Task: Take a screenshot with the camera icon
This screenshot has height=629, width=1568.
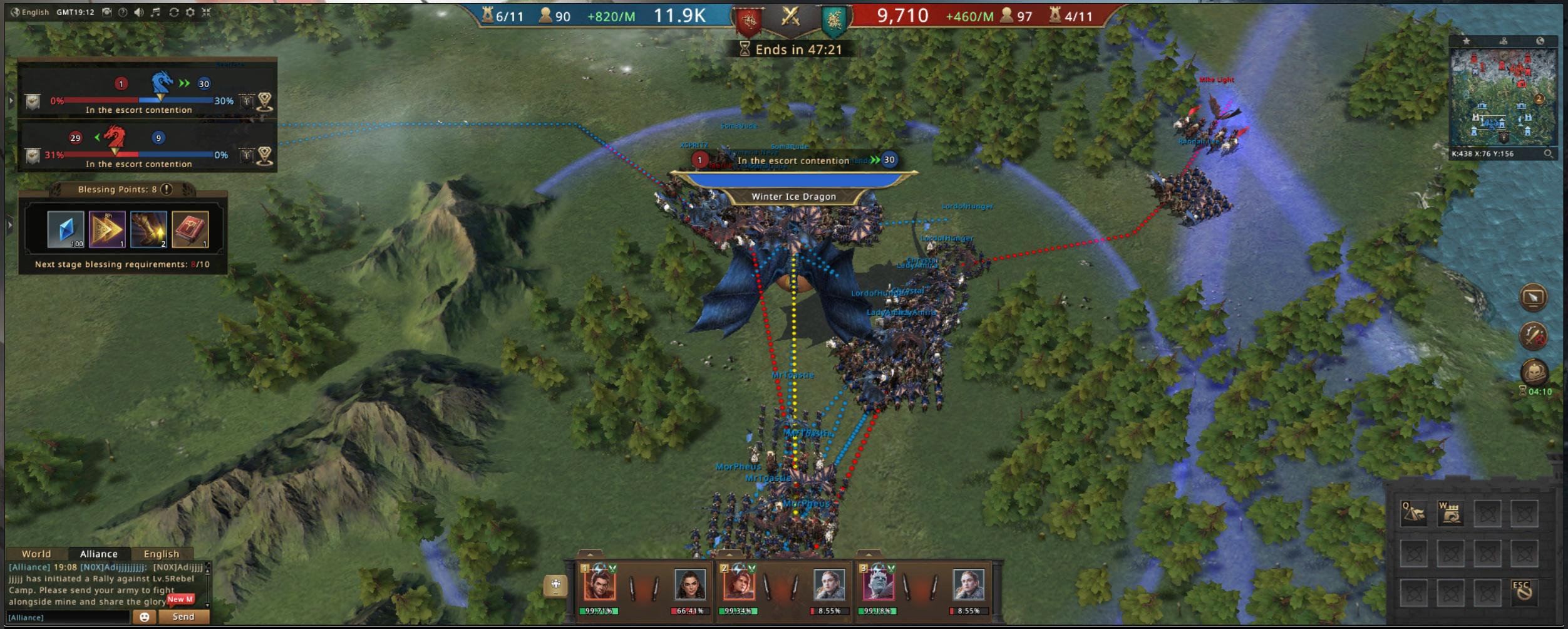Action: point(107,12)
